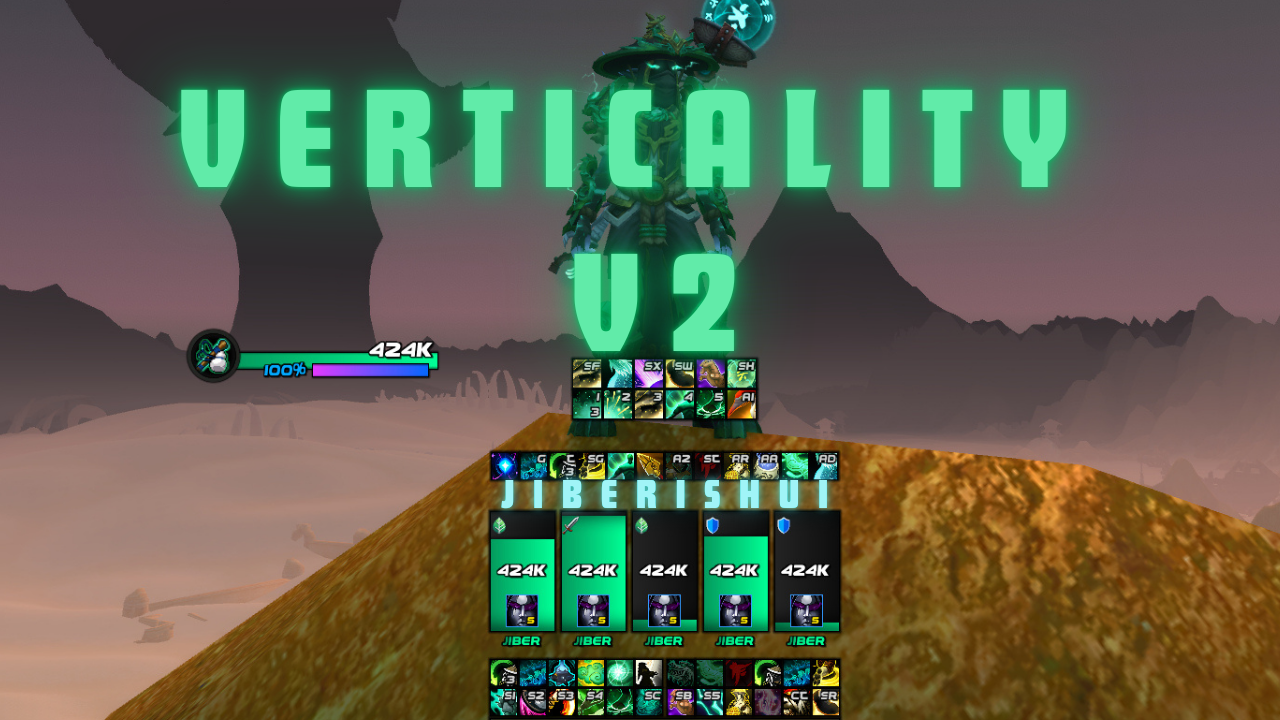
Task: Trigger the red ability labeled ST
Action: (x=708, y=466)
